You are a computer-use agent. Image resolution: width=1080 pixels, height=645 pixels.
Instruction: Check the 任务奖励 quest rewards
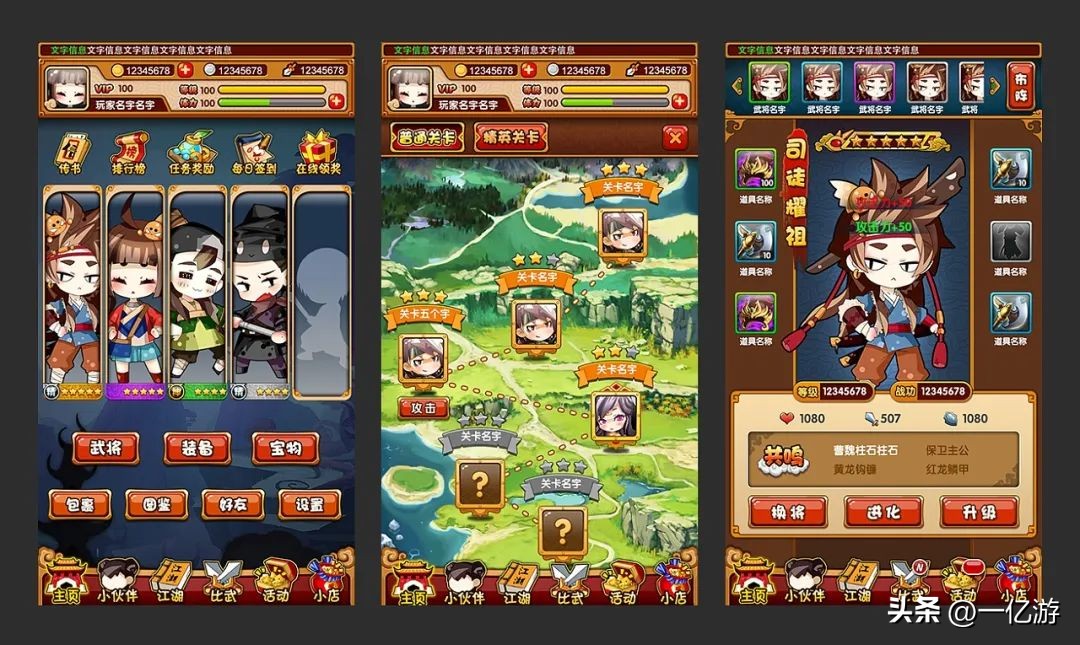(x=190, y=152)
